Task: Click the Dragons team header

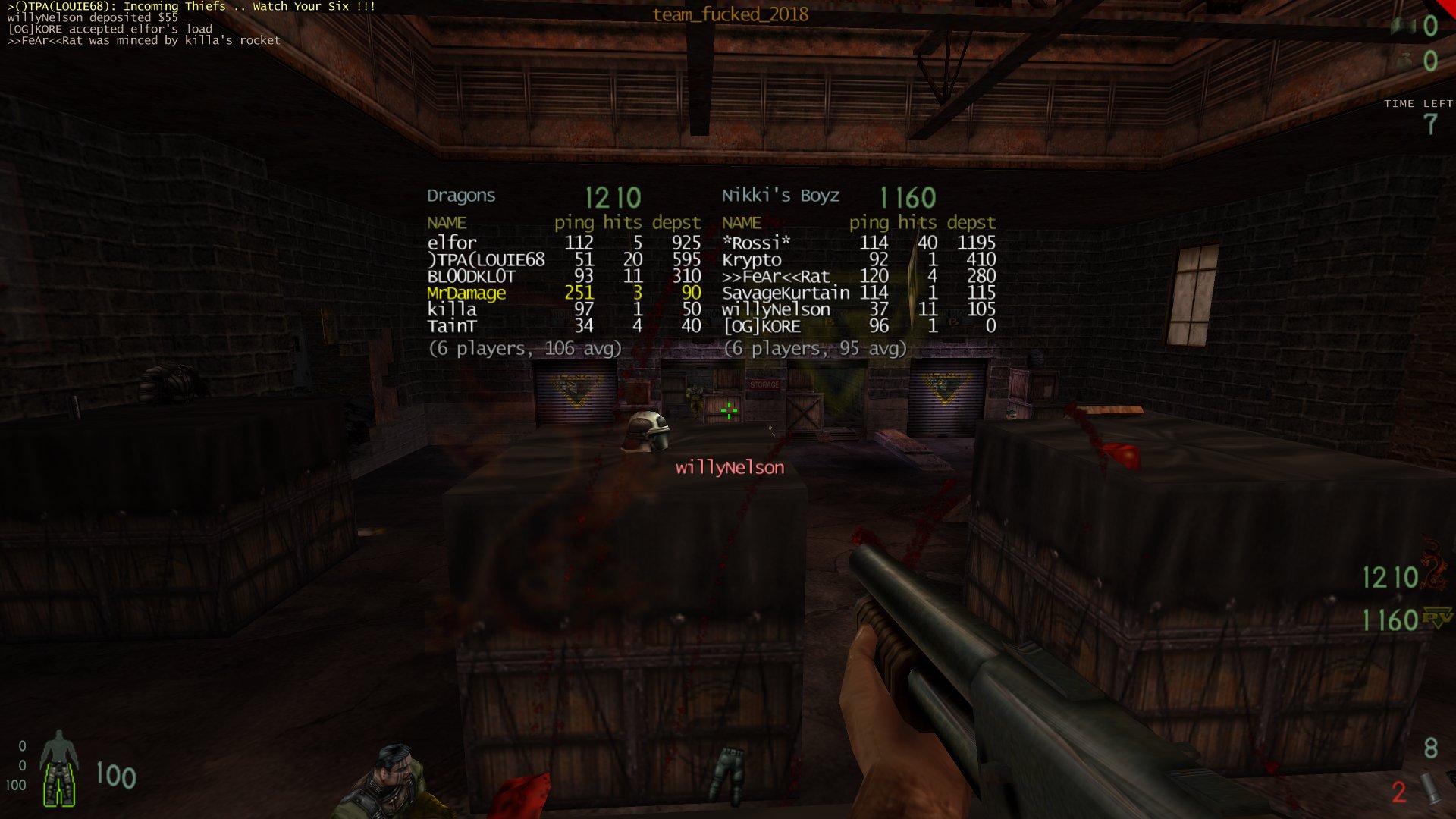Action: coord(461,196)
